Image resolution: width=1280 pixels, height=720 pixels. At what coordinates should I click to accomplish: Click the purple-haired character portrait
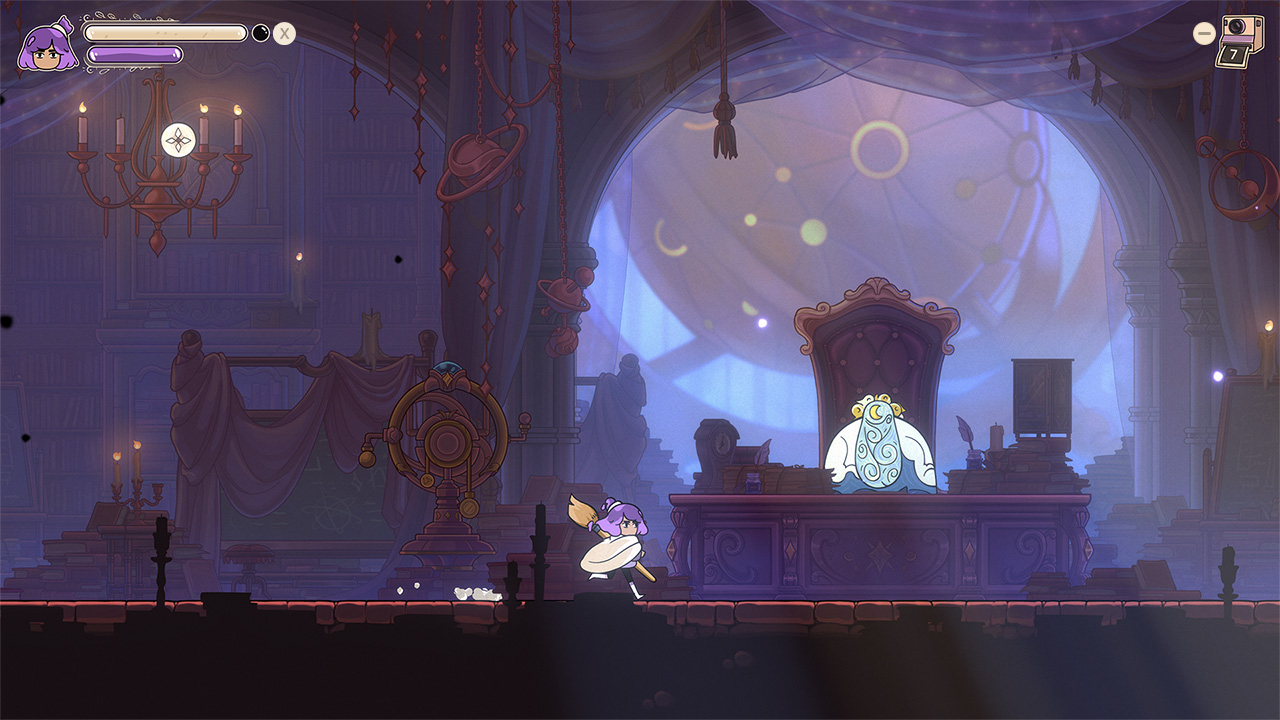point(45,45)
